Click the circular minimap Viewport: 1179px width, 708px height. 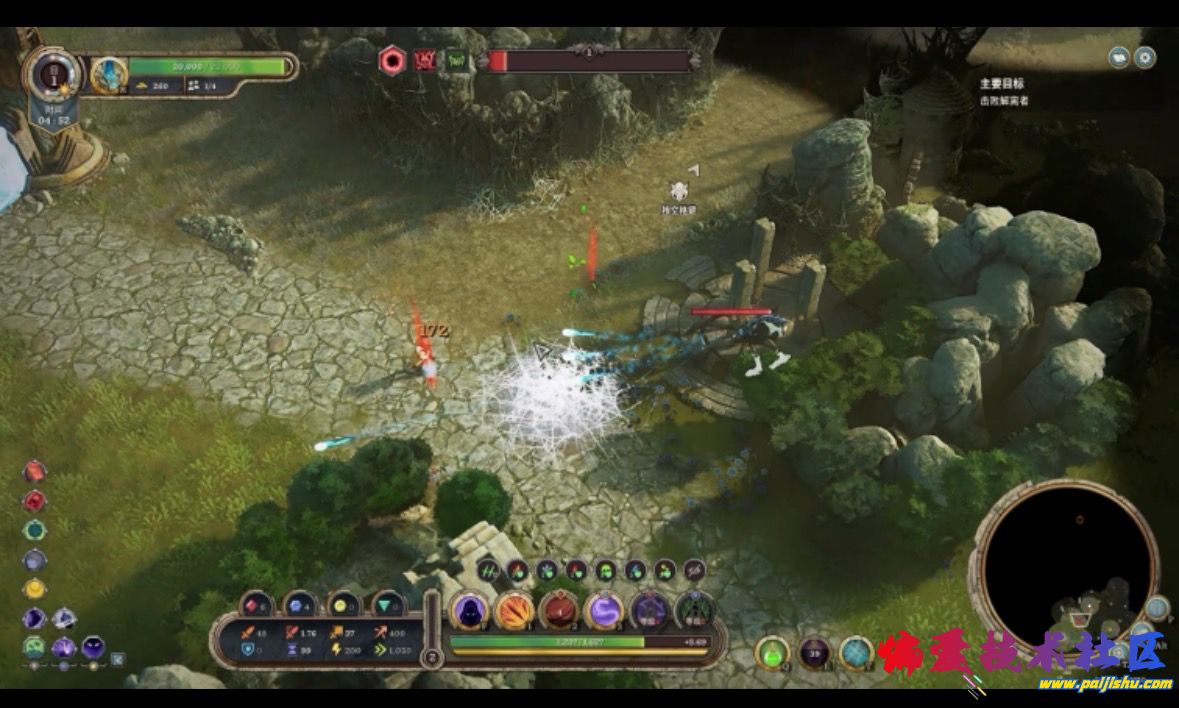[x=1066, y=564]
